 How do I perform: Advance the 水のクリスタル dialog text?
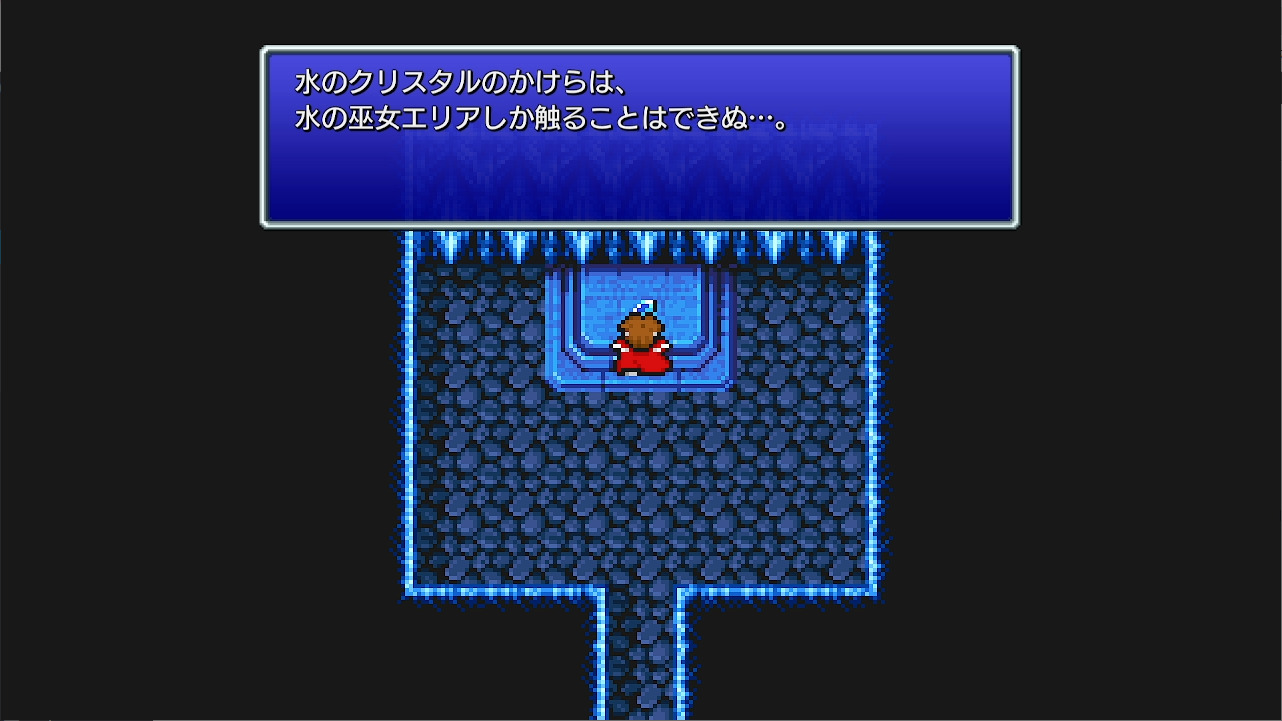pyautogui.click(x=640, y=135)
